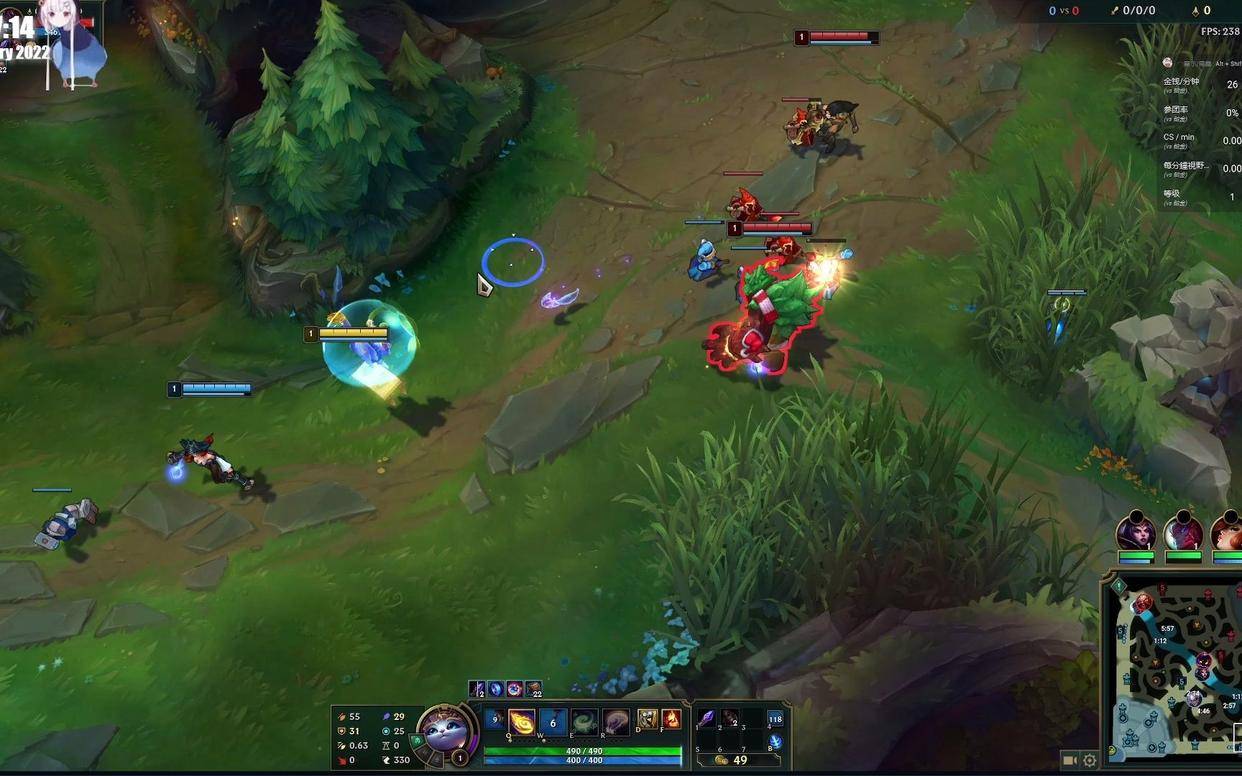Cast Yuumi's Q ability Prowling Projectile
Screen dimensions: 1242x776
click(522, 721)
